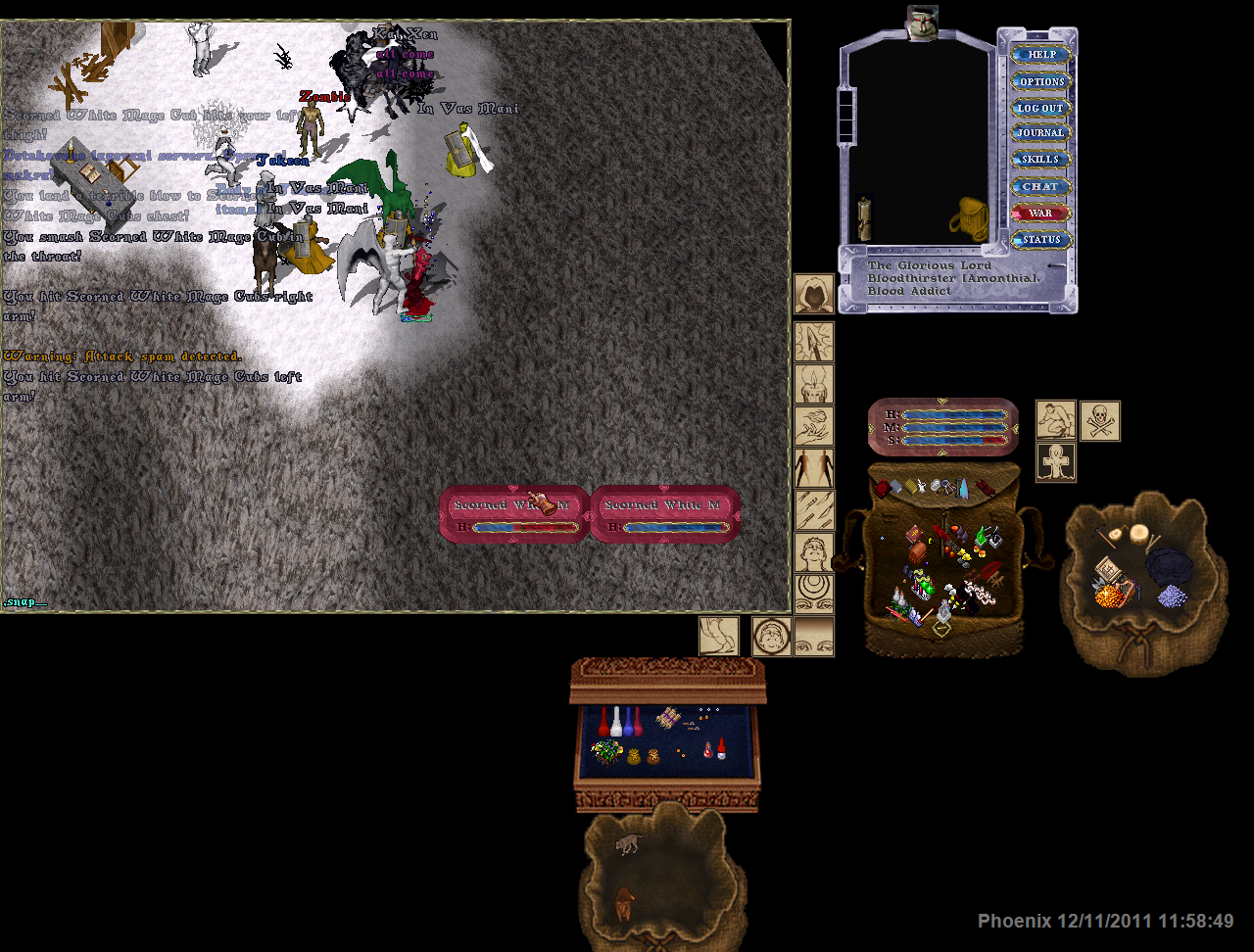Select the bundle of scrolls in the chest
The image size is (1254, 952).
point(669,718)
